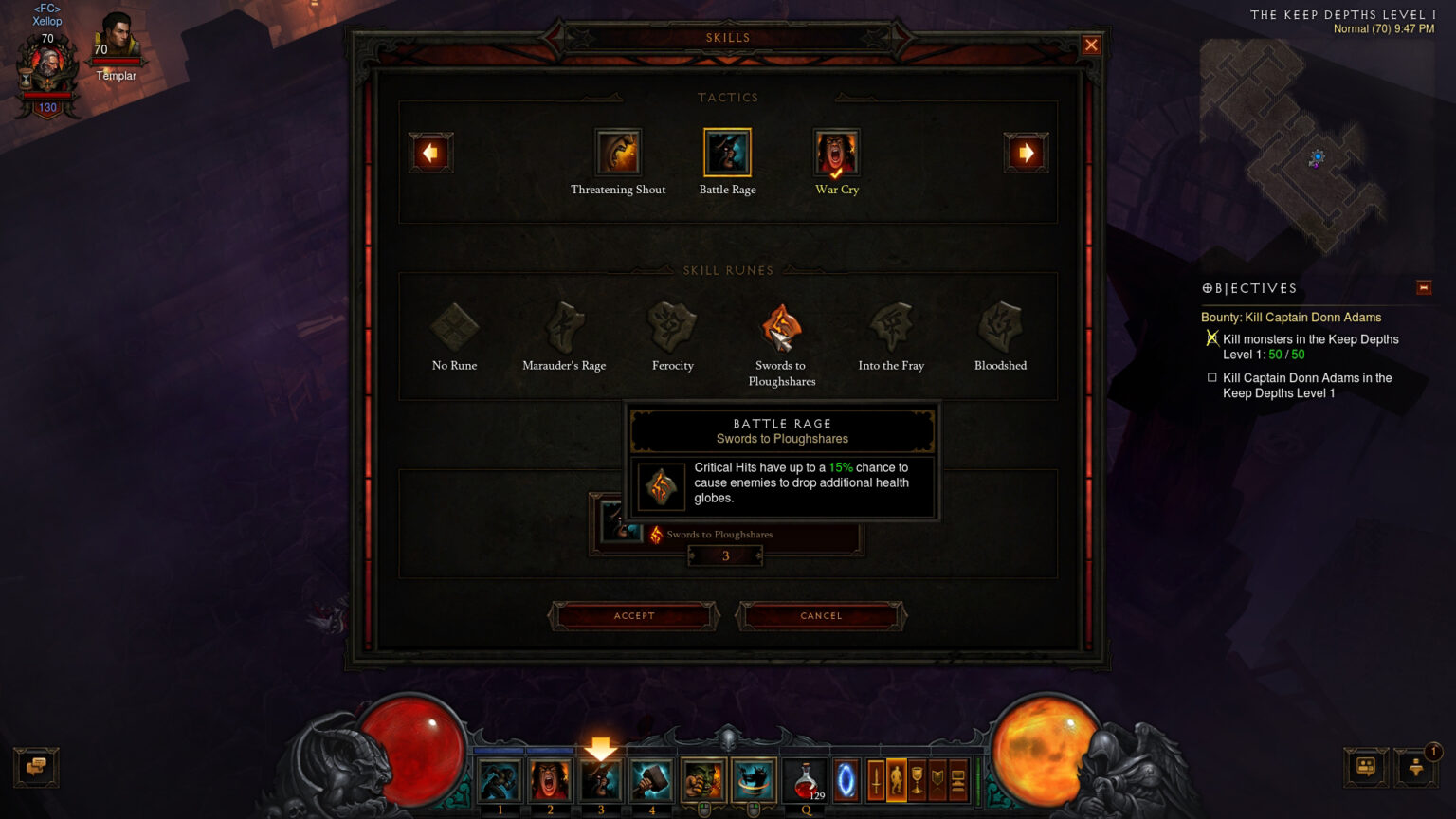Click the Battle Rage skill icon in Tactics
1456x819 pixels.
click(x=727, y=151)
